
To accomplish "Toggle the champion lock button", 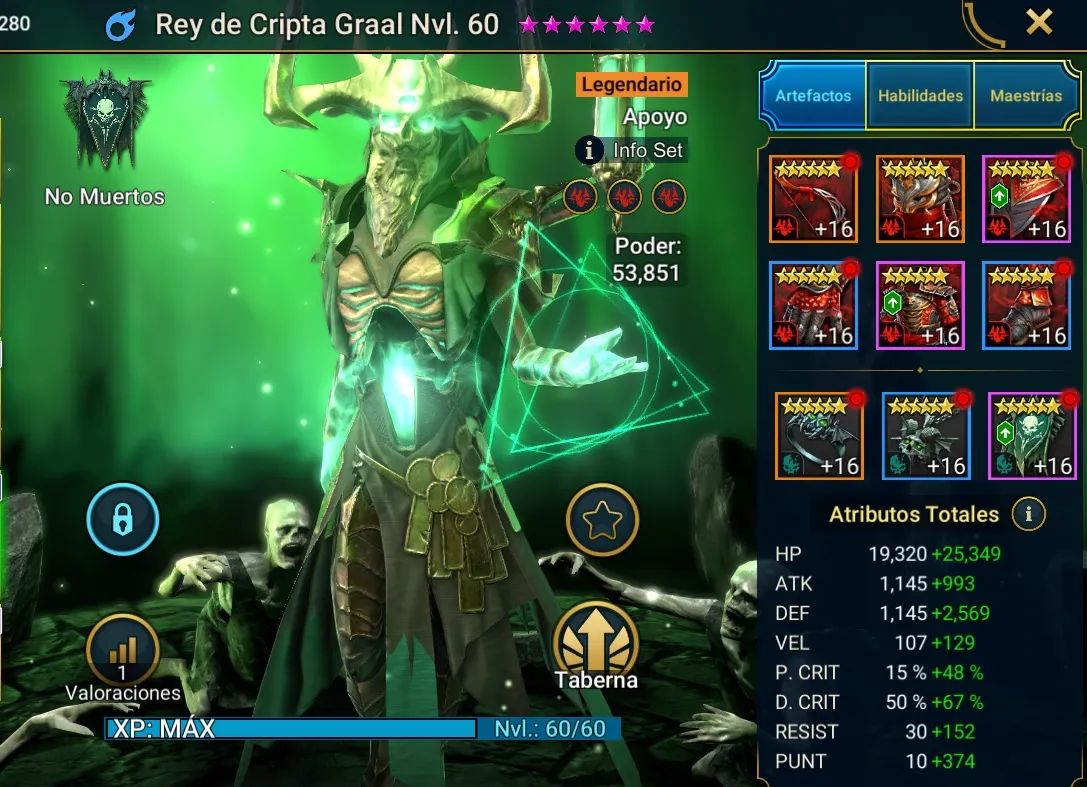I will pyautogui.click(x=122, y=519).
